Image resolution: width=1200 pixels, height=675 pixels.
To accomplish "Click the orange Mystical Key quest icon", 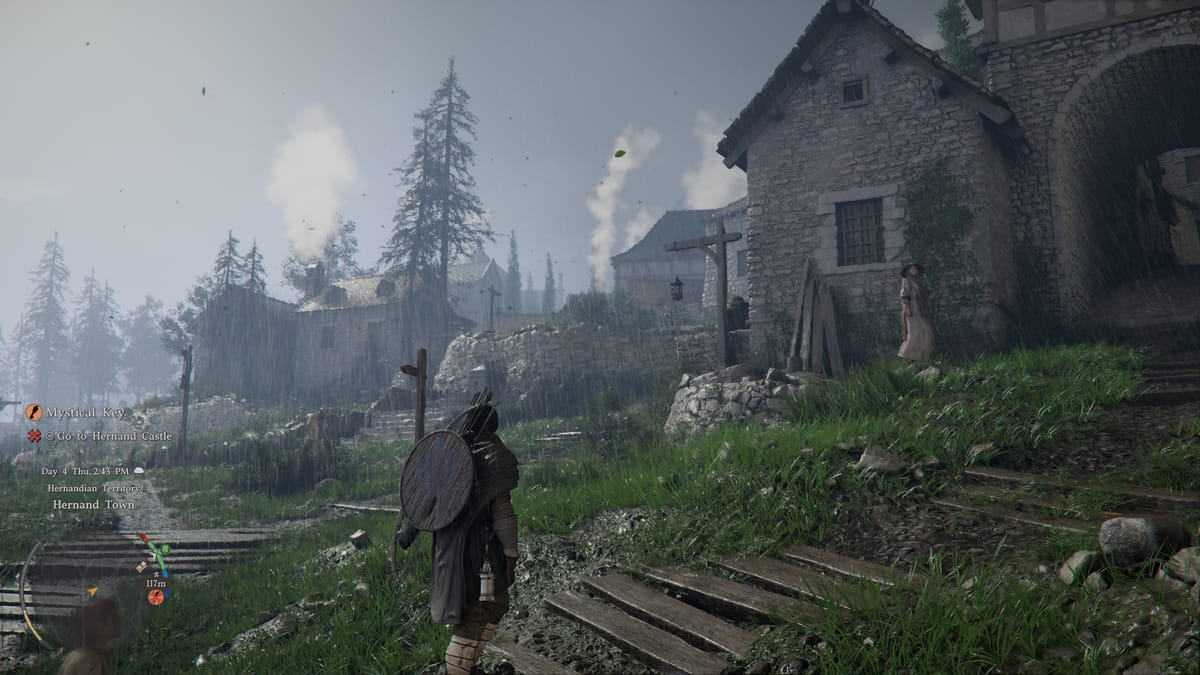I will tap(34, 412).
